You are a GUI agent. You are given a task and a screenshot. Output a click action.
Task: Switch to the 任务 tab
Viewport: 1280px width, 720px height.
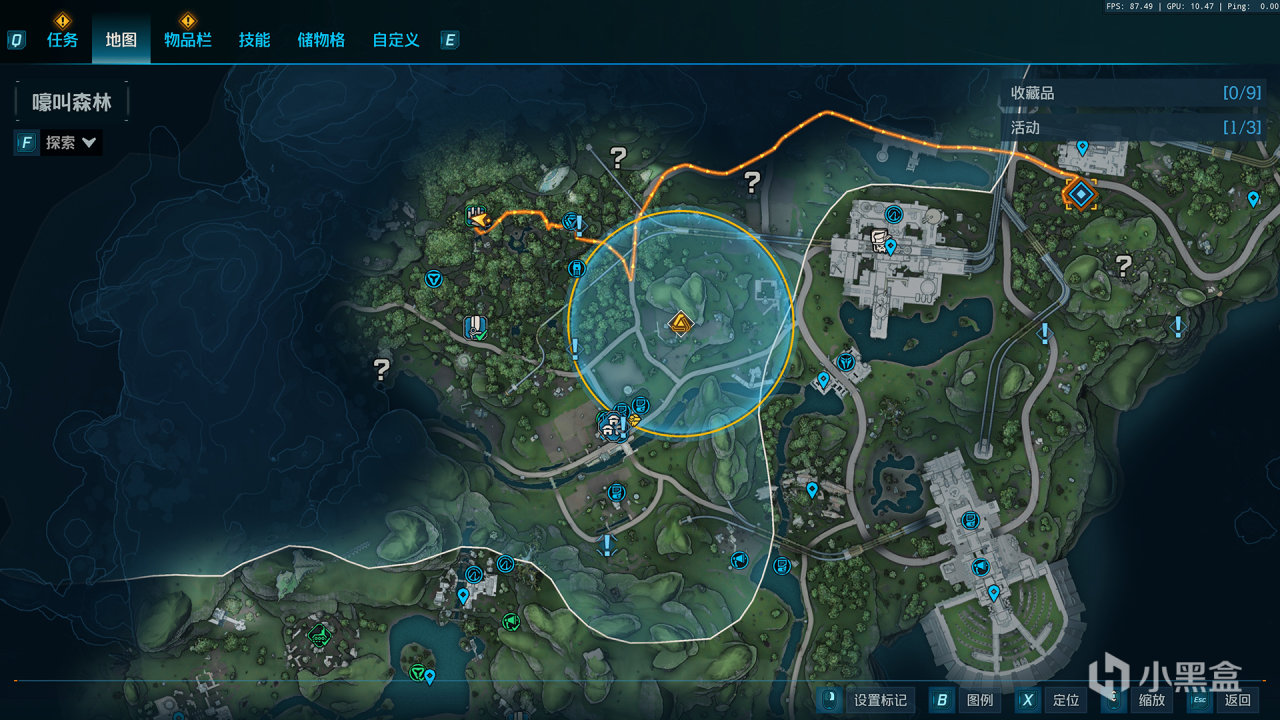pos(62,40)
